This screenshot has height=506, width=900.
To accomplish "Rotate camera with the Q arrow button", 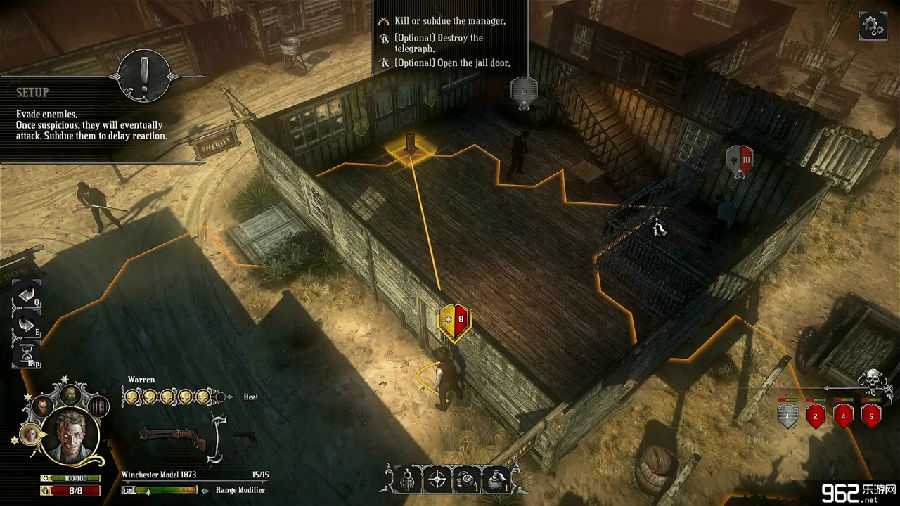I will click(26, 295).
